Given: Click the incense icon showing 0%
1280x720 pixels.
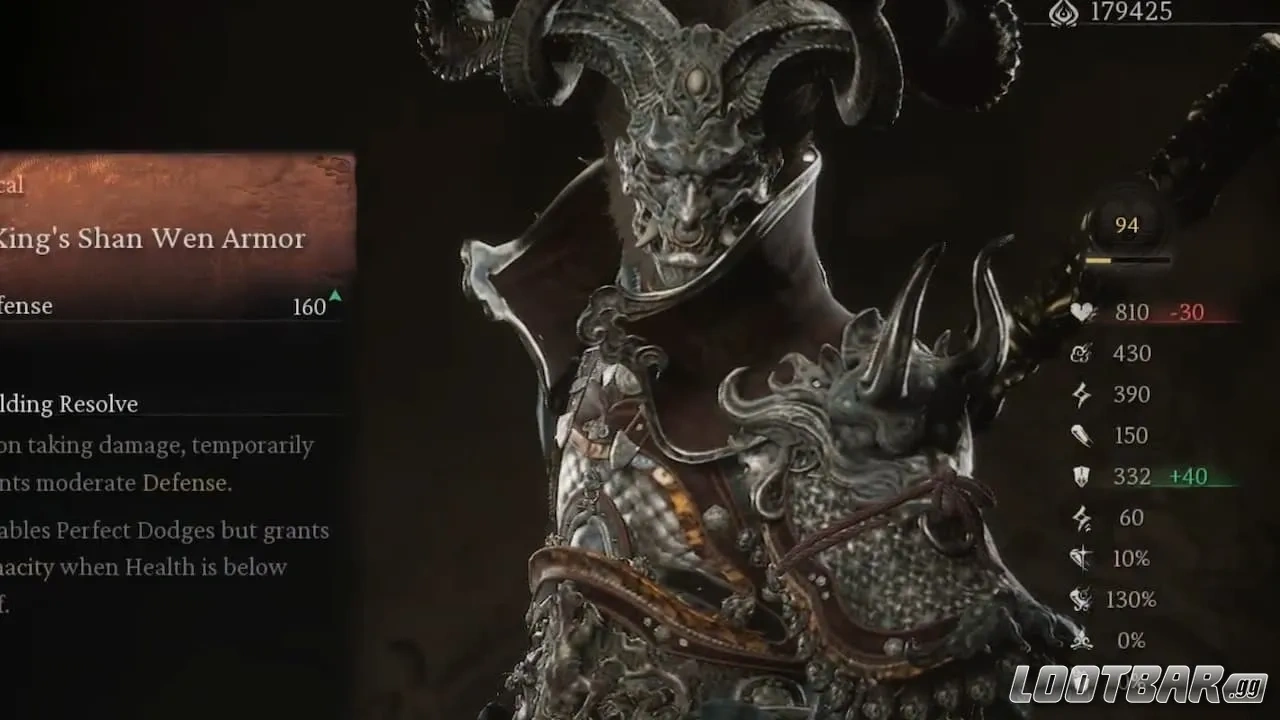Looking at the screenshot, I should [1081, 640].
